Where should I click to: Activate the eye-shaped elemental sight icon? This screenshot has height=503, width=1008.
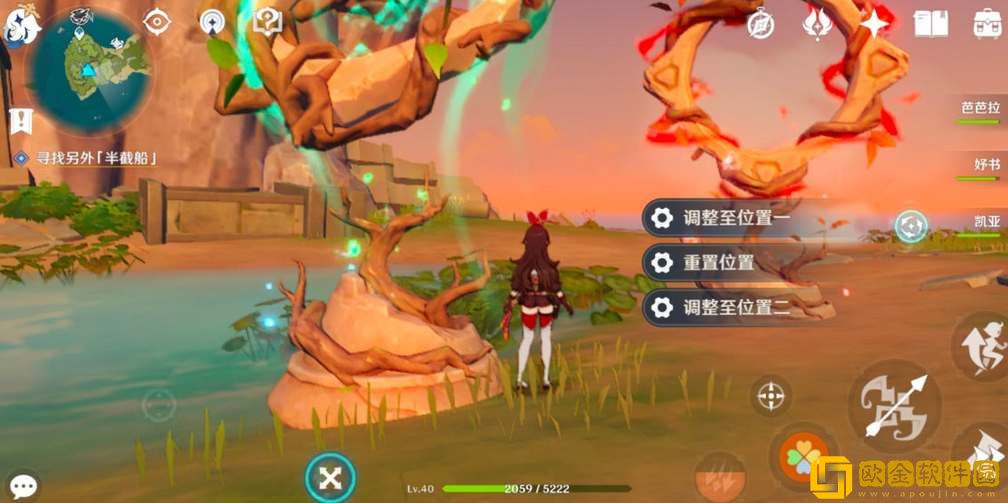(157, 21)
